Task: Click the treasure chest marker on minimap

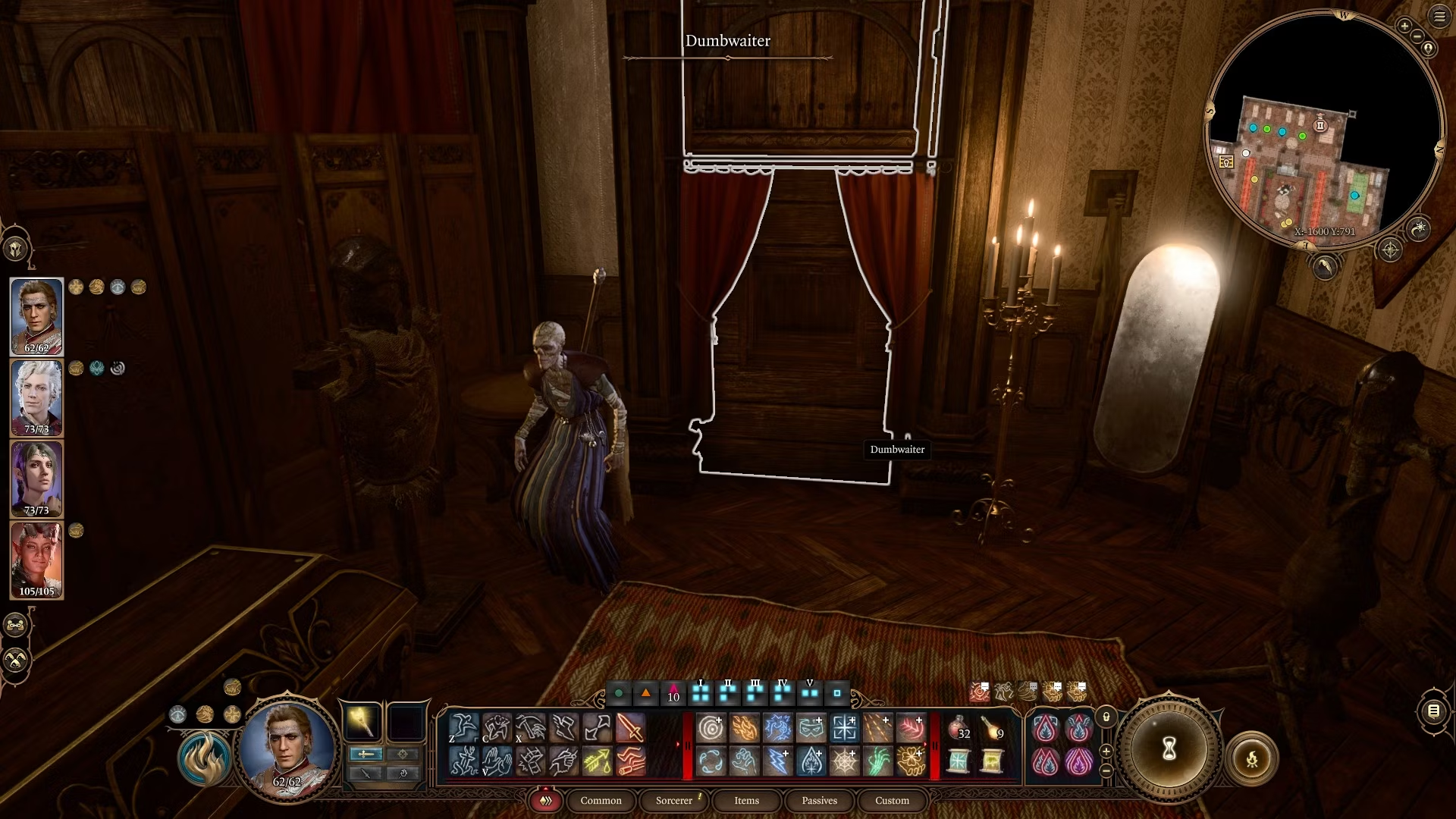Action: [x=1225, y=162]
